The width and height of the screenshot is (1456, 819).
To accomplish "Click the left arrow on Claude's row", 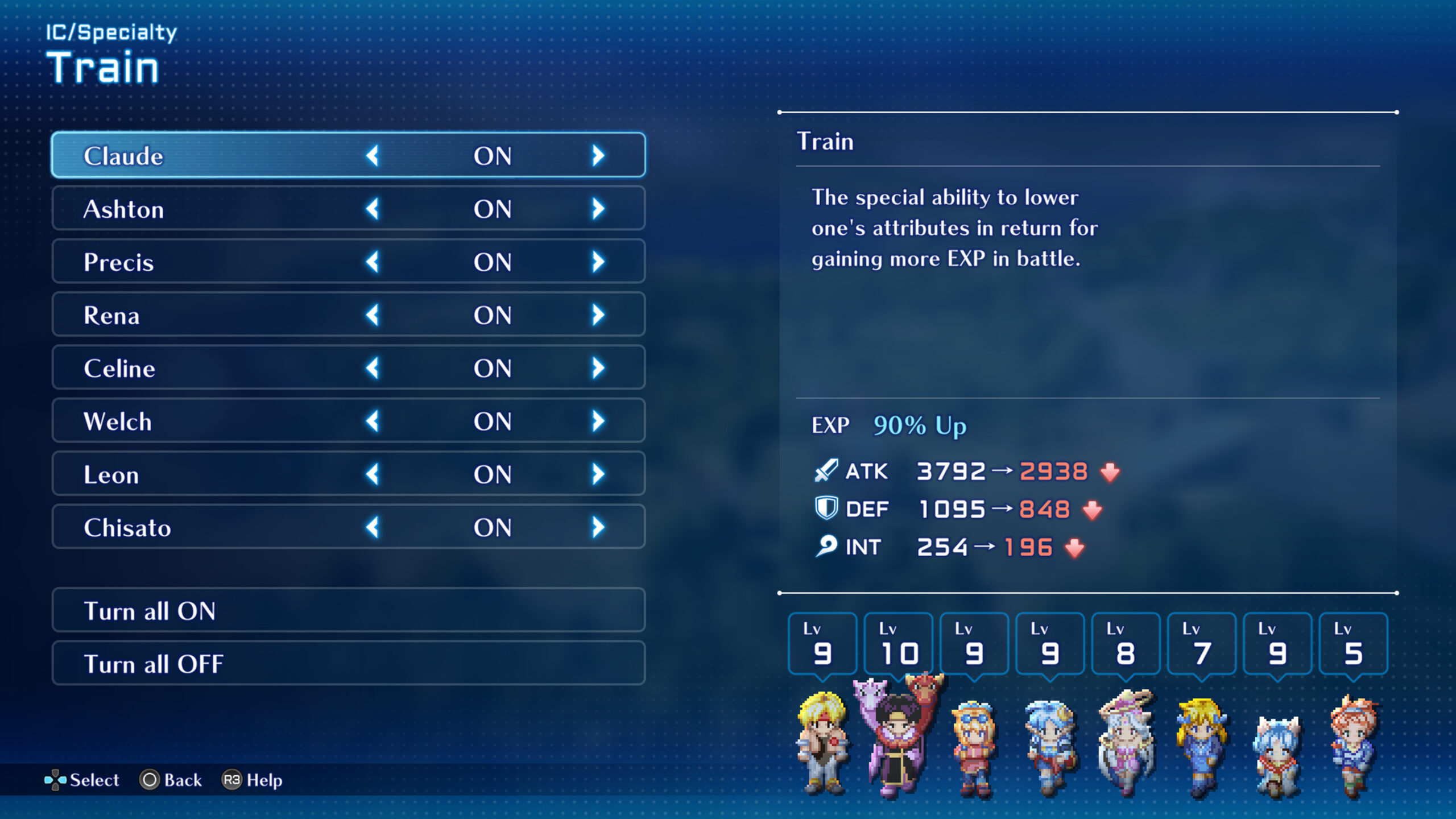I will 373,155.
